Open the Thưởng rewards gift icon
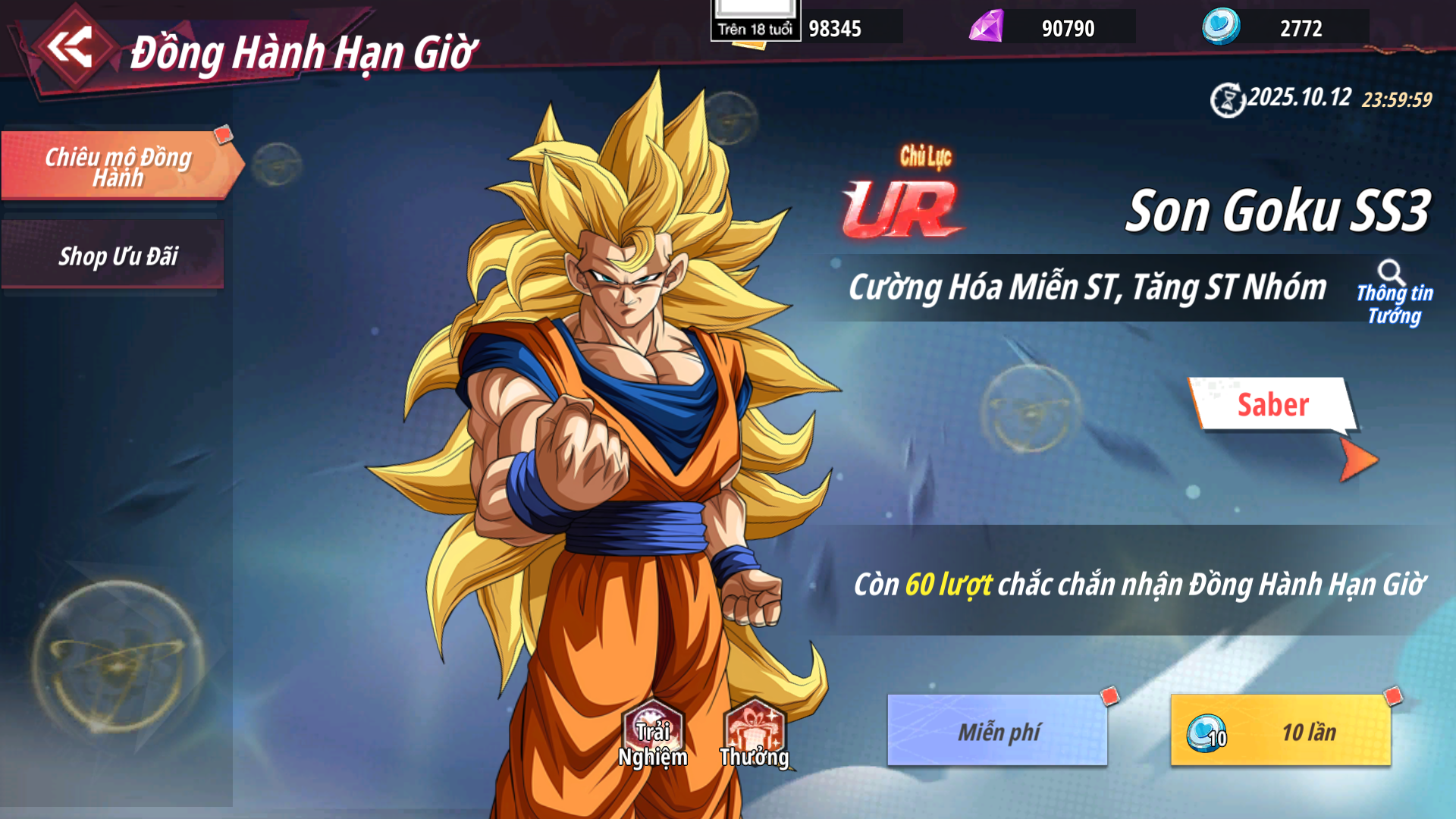 [x=755, y=734]
